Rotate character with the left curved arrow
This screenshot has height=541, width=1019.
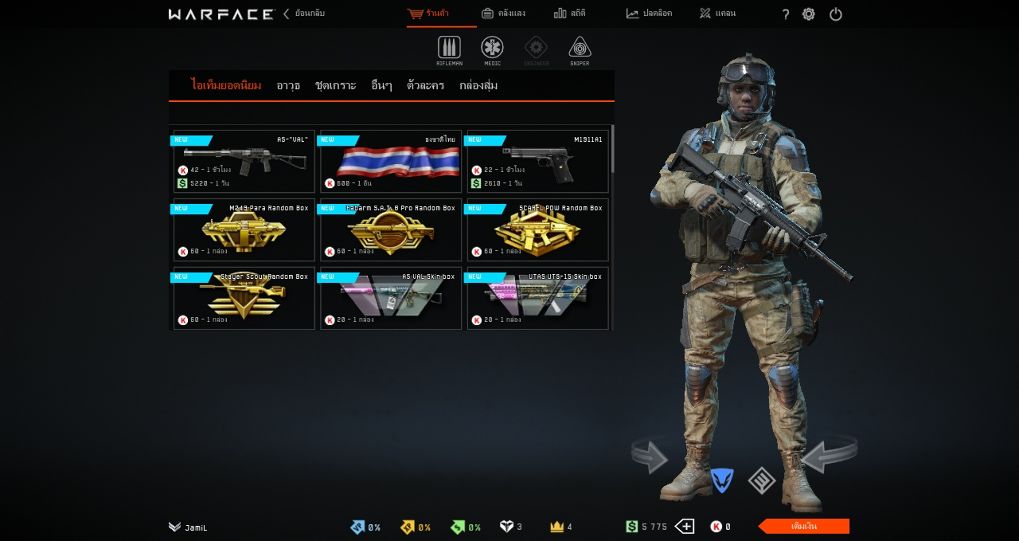pyautogui.click(x=650, y=457)
